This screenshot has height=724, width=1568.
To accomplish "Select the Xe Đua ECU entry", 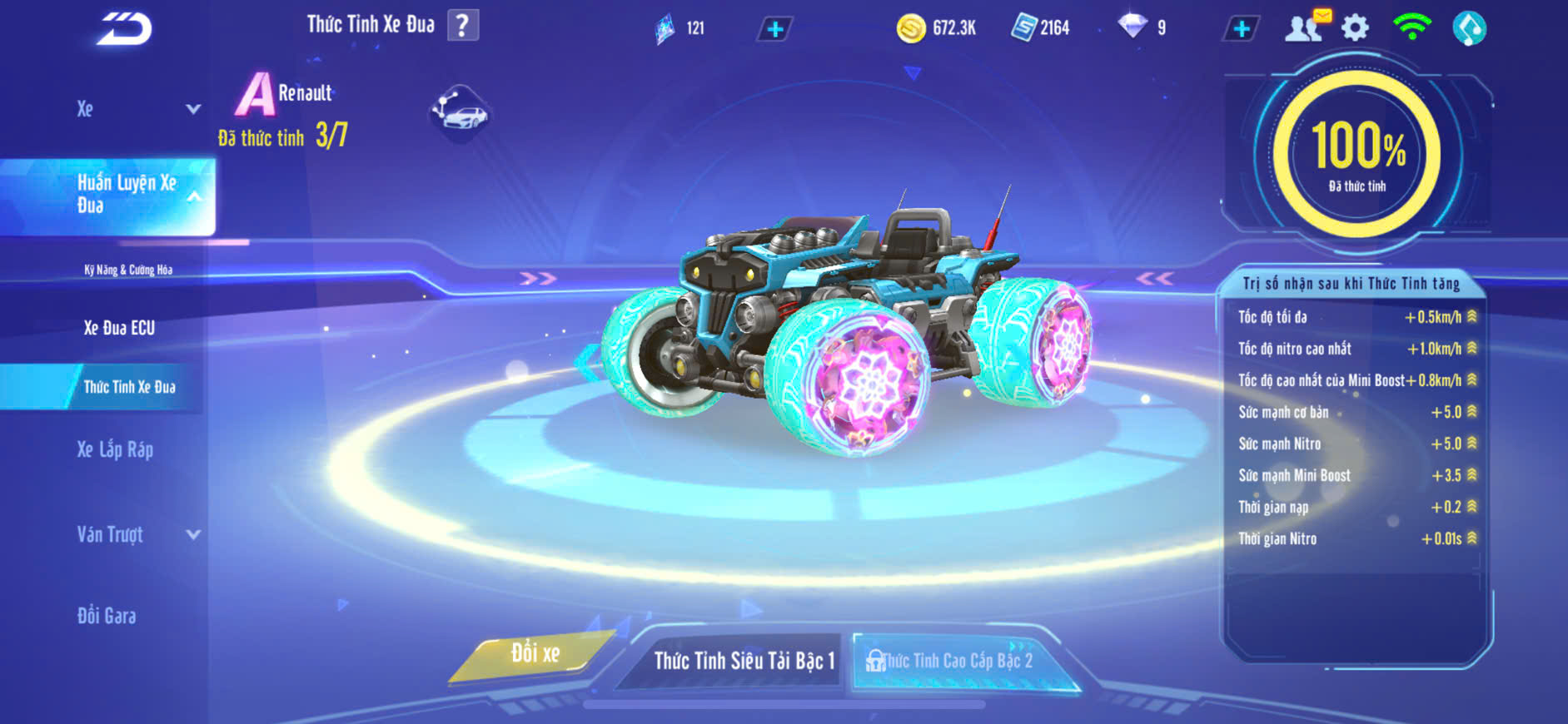I will coord(119,328).
